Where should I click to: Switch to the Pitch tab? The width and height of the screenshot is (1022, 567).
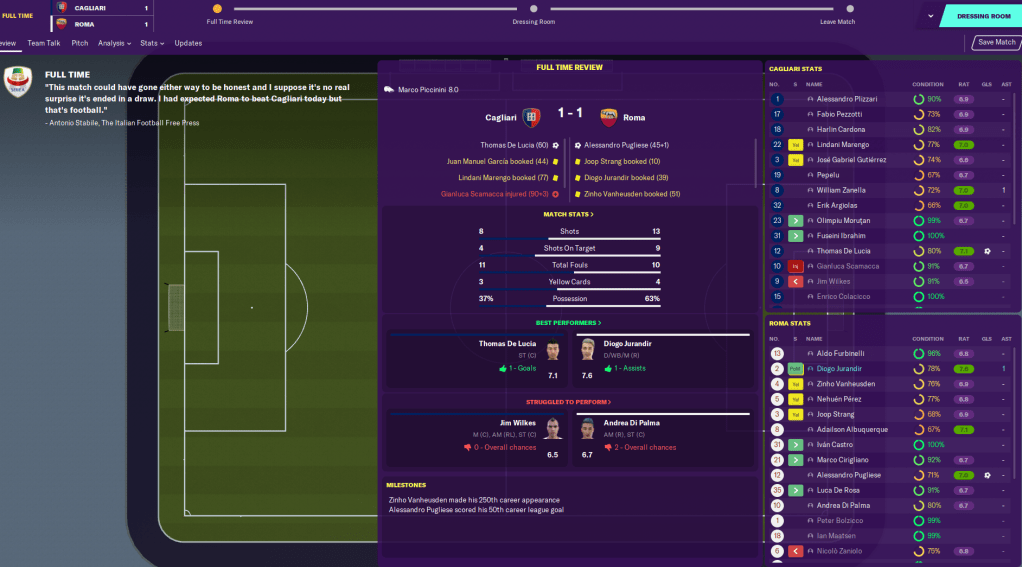pyautogui.click(x=80, y=43)
